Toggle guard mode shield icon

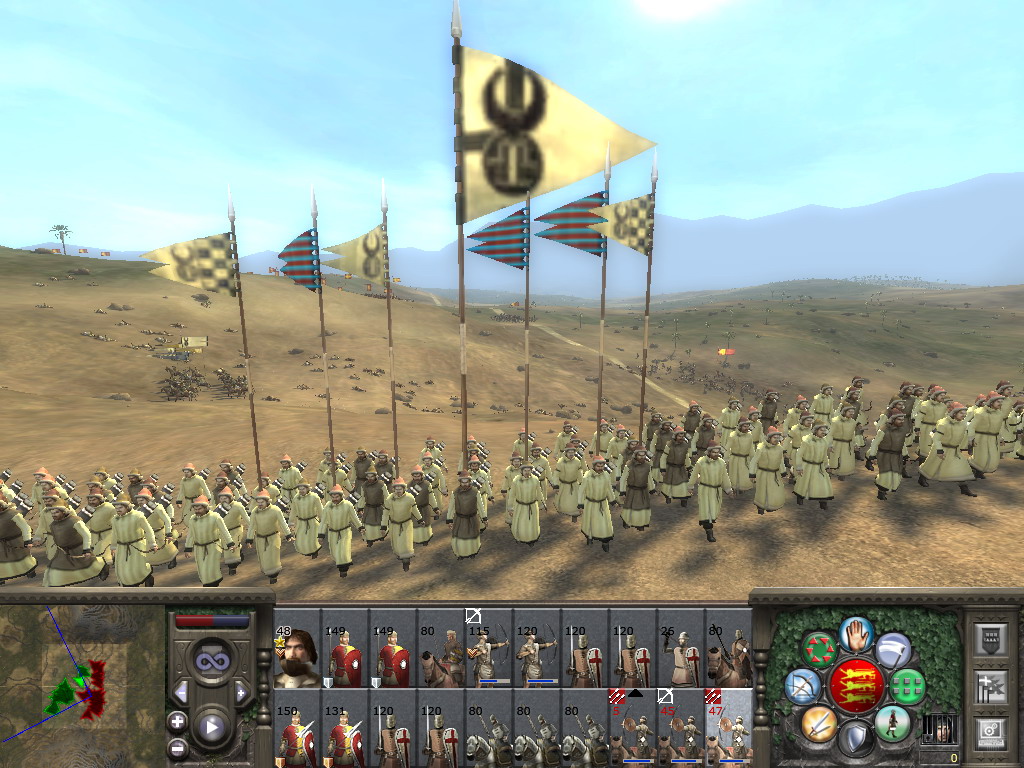tap(855, 738)
